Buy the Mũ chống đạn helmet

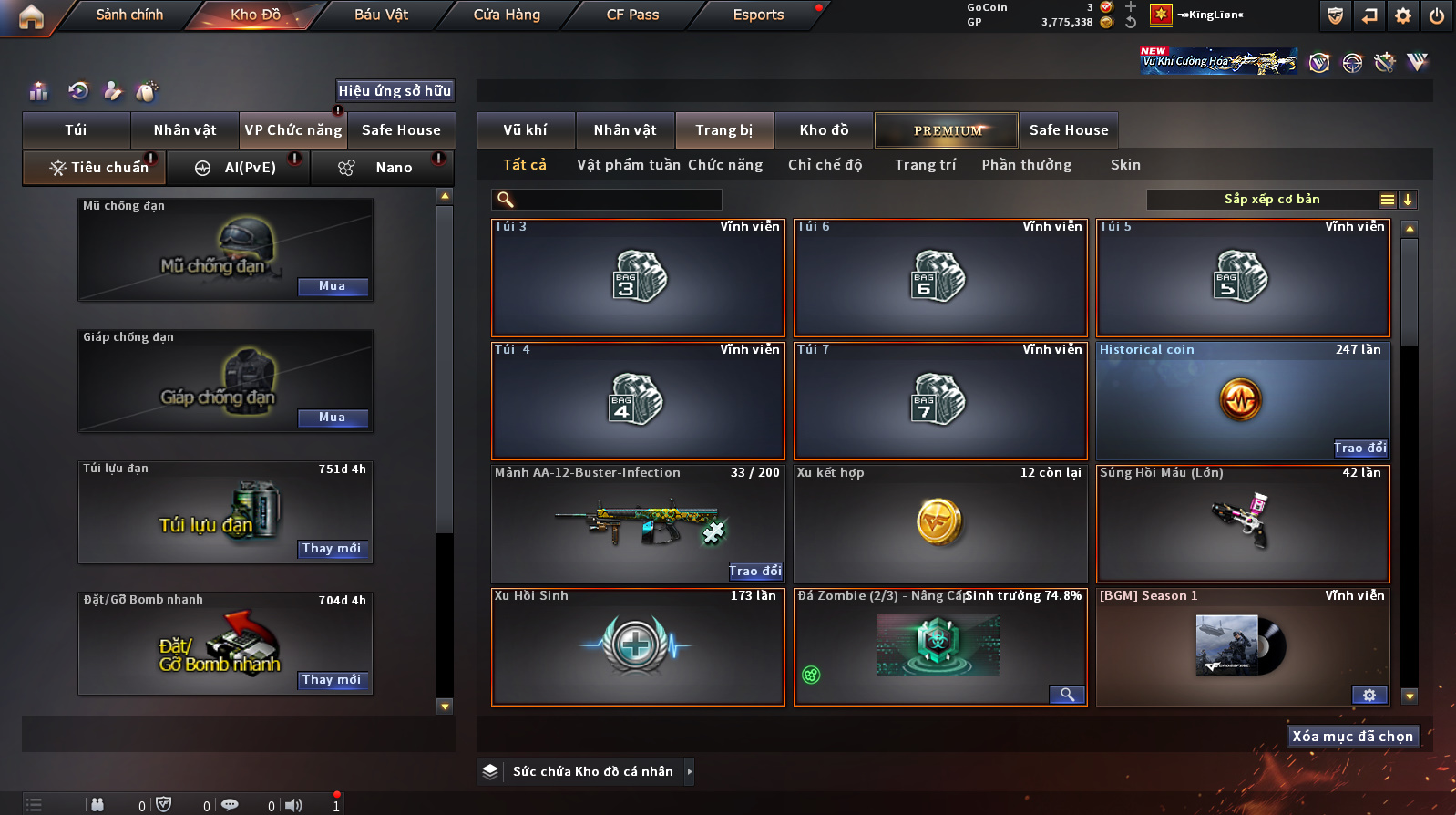coord(332,286)
